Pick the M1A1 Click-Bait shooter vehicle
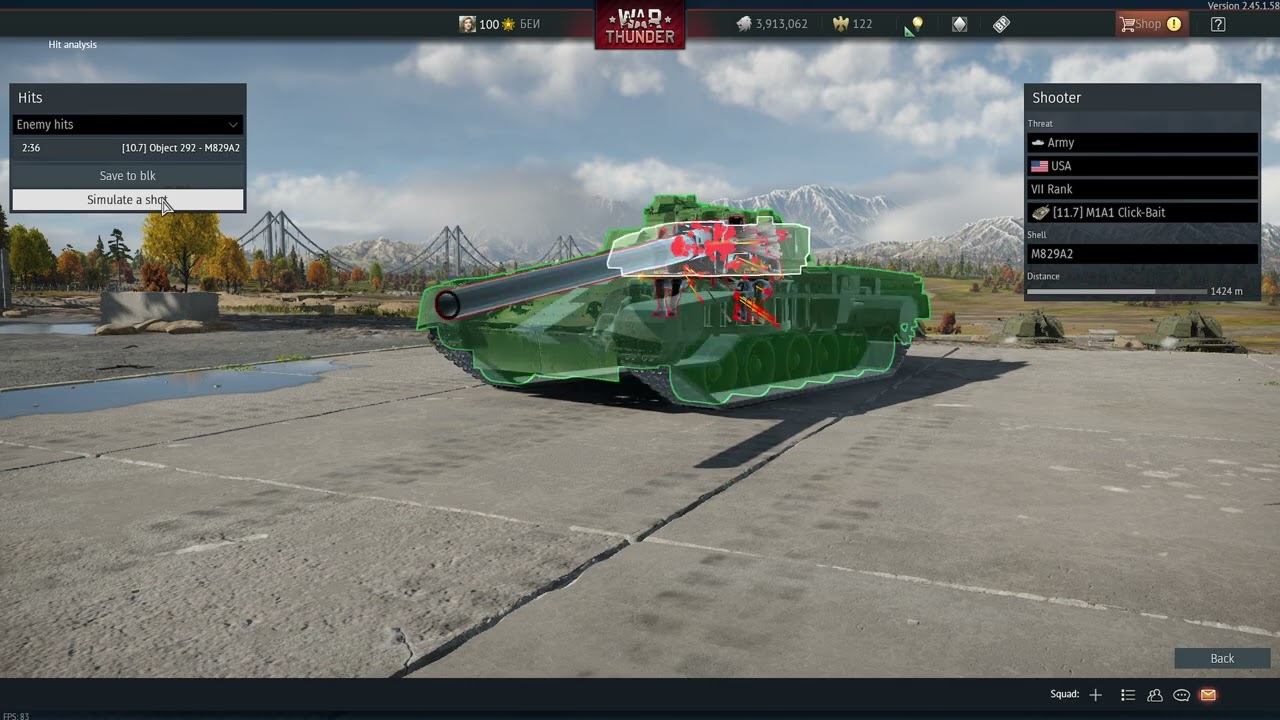The image size is (1280, 720). point(1141,213)
